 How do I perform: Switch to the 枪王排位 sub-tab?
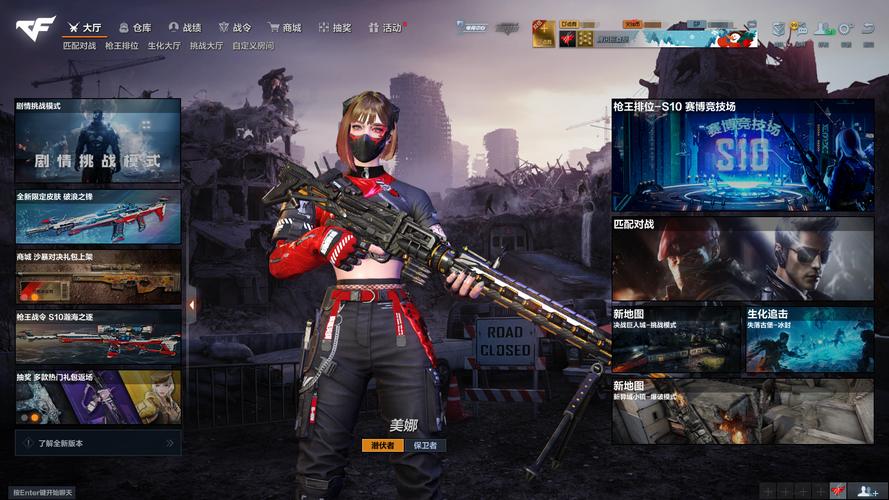click(122, 46)
